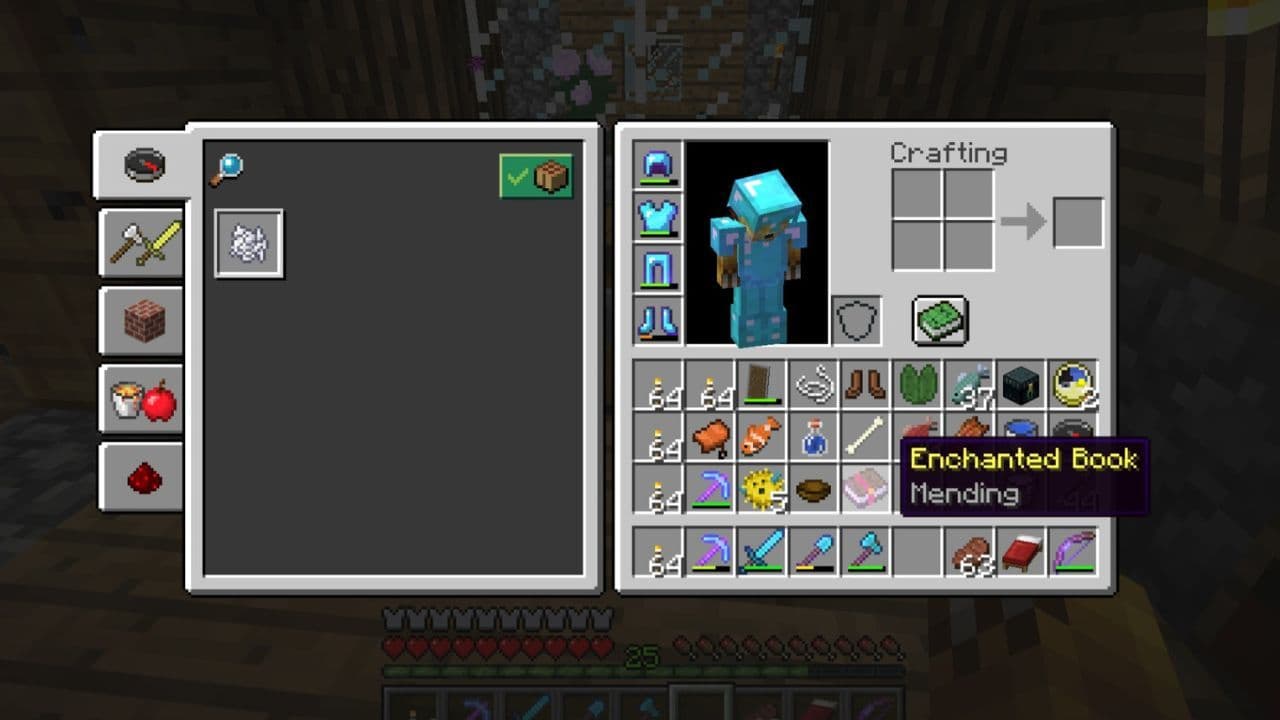This screenshot has height=720, width=1280.
Task: Pick up the blue water bottle
Action: tap(814, 437)
